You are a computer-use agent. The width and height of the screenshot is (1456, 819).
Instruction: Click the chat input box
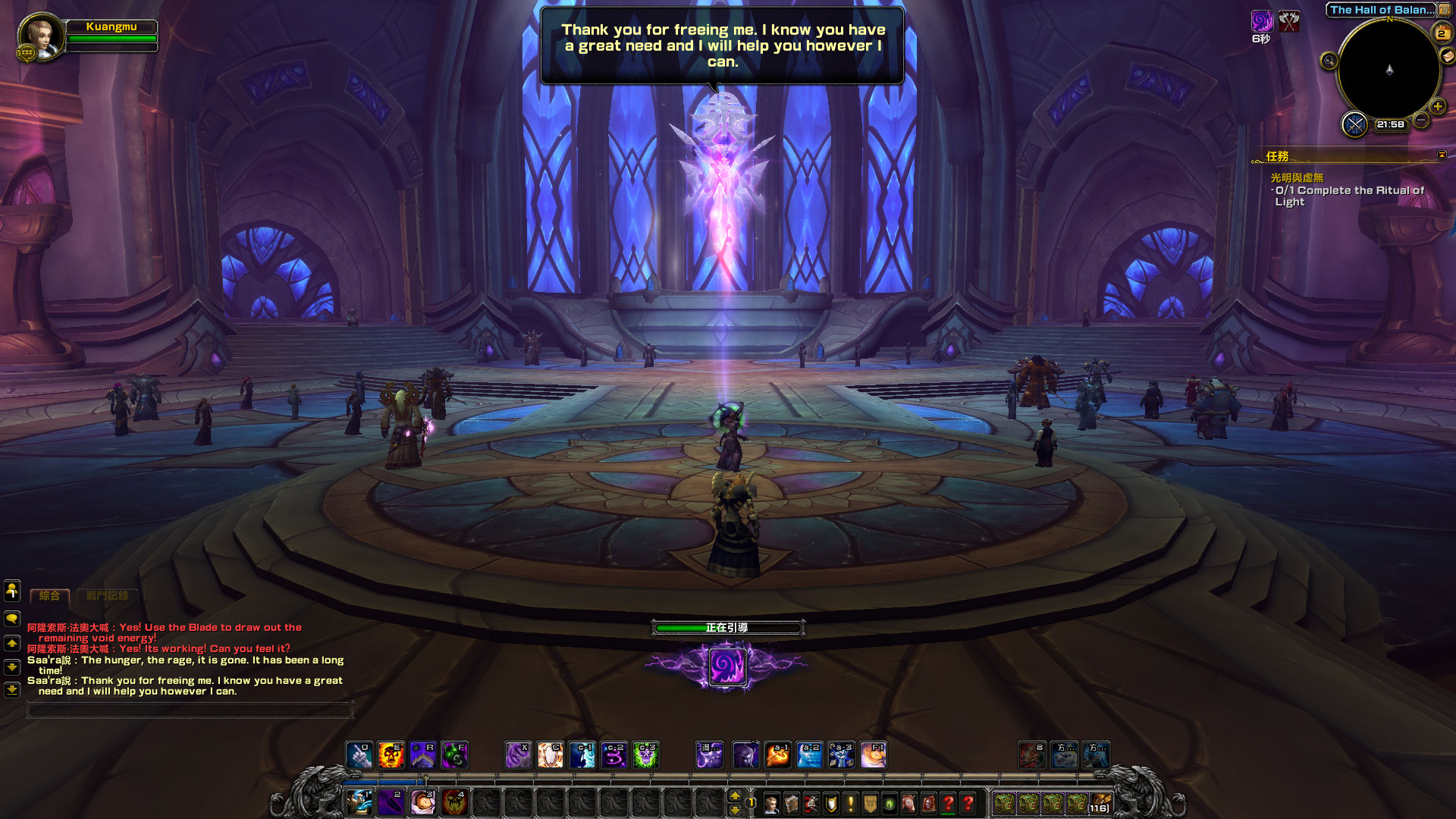(190, 710)
